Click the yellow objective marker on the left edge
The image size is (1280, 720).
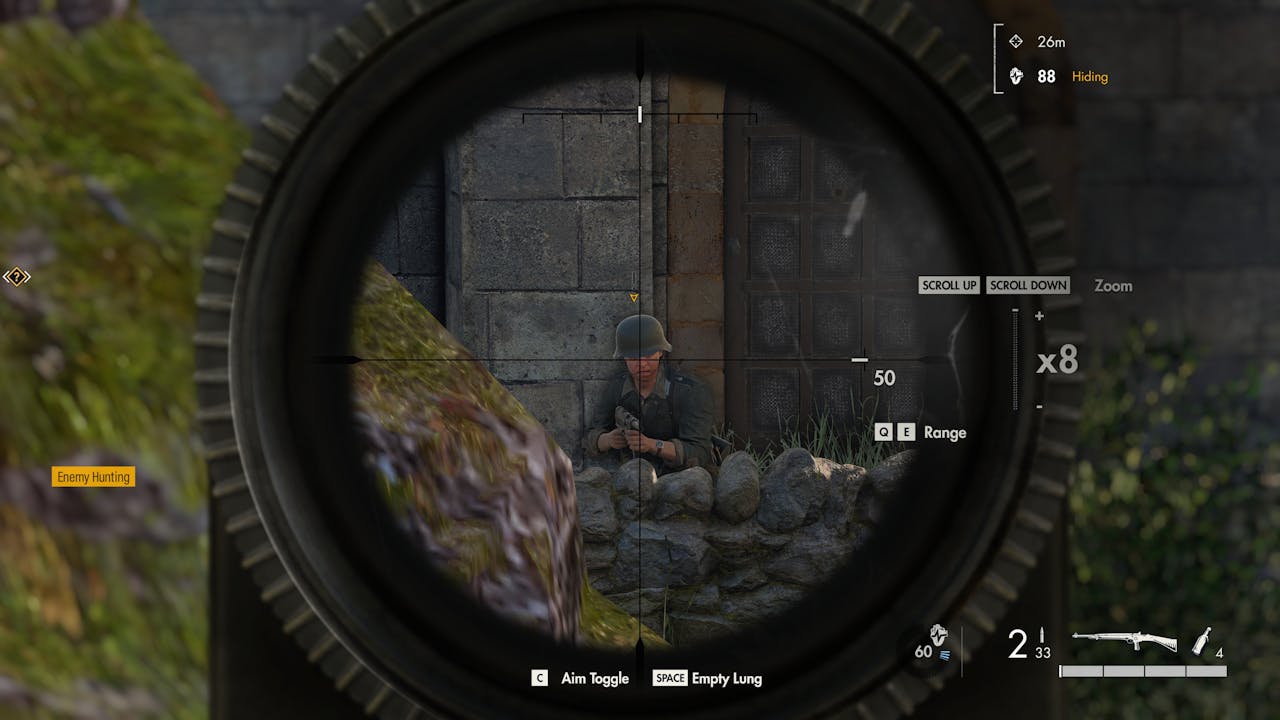click(17, 277)
